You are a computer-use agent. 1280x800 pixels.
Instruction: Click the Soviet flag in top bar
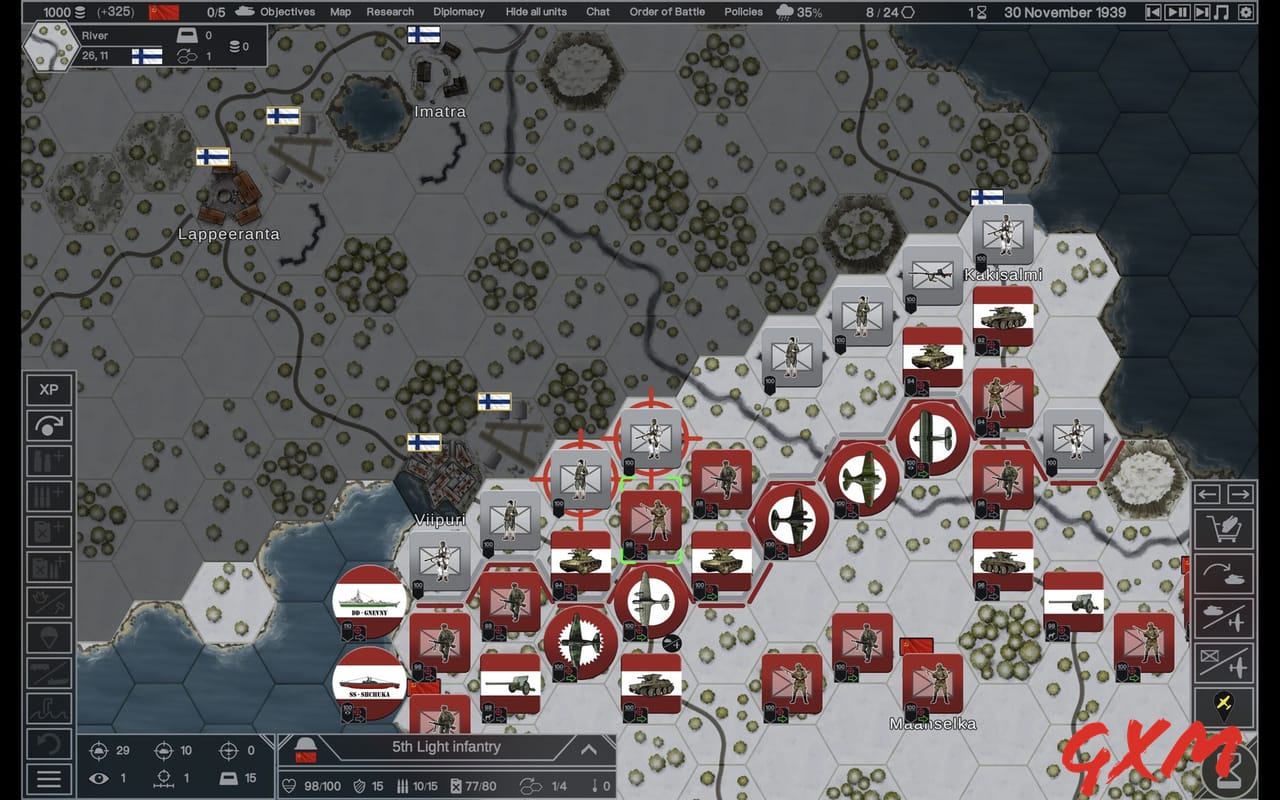point(162,12)
